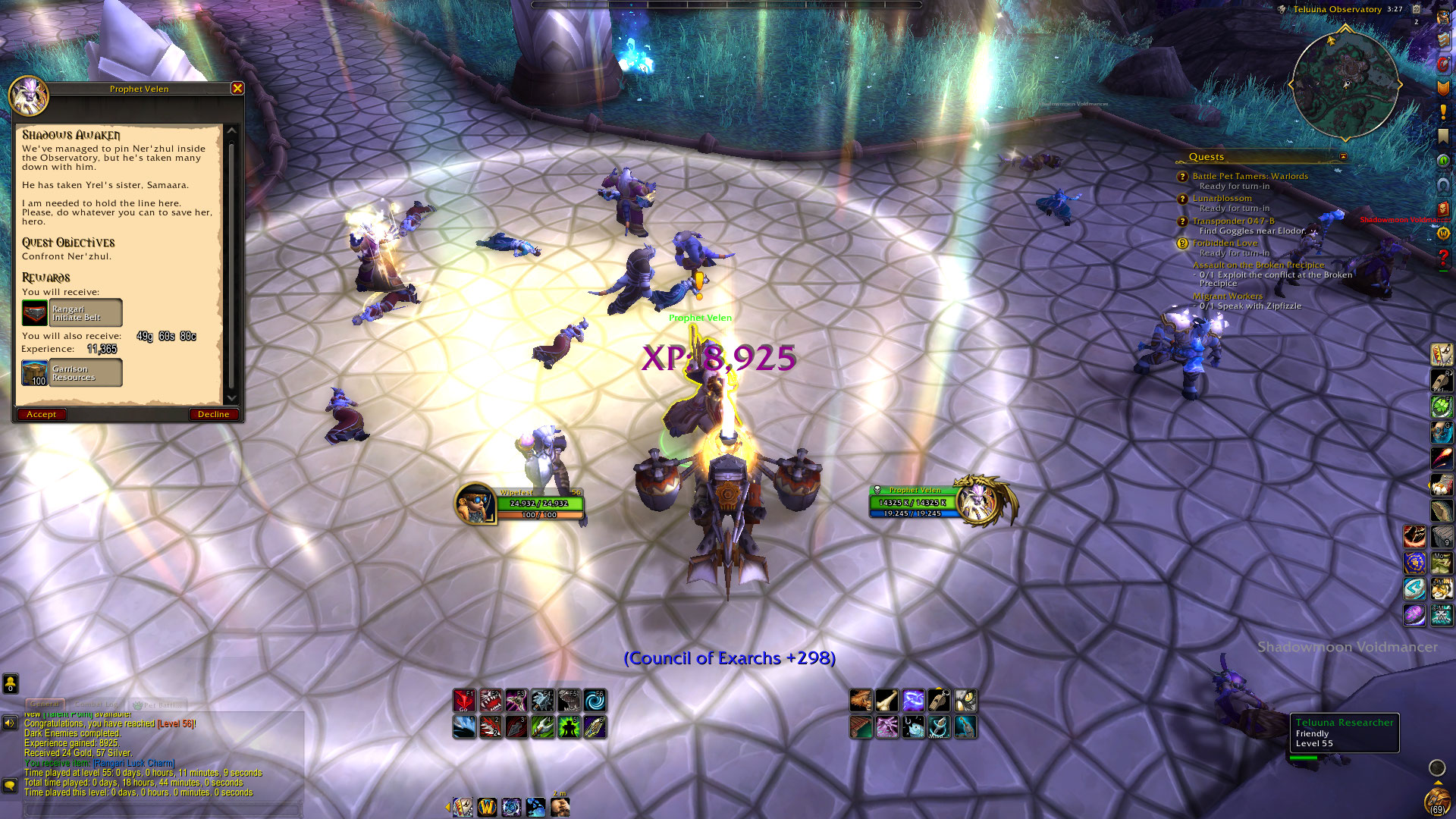Use the green silhouette ability in slot 5

[569, 727]
